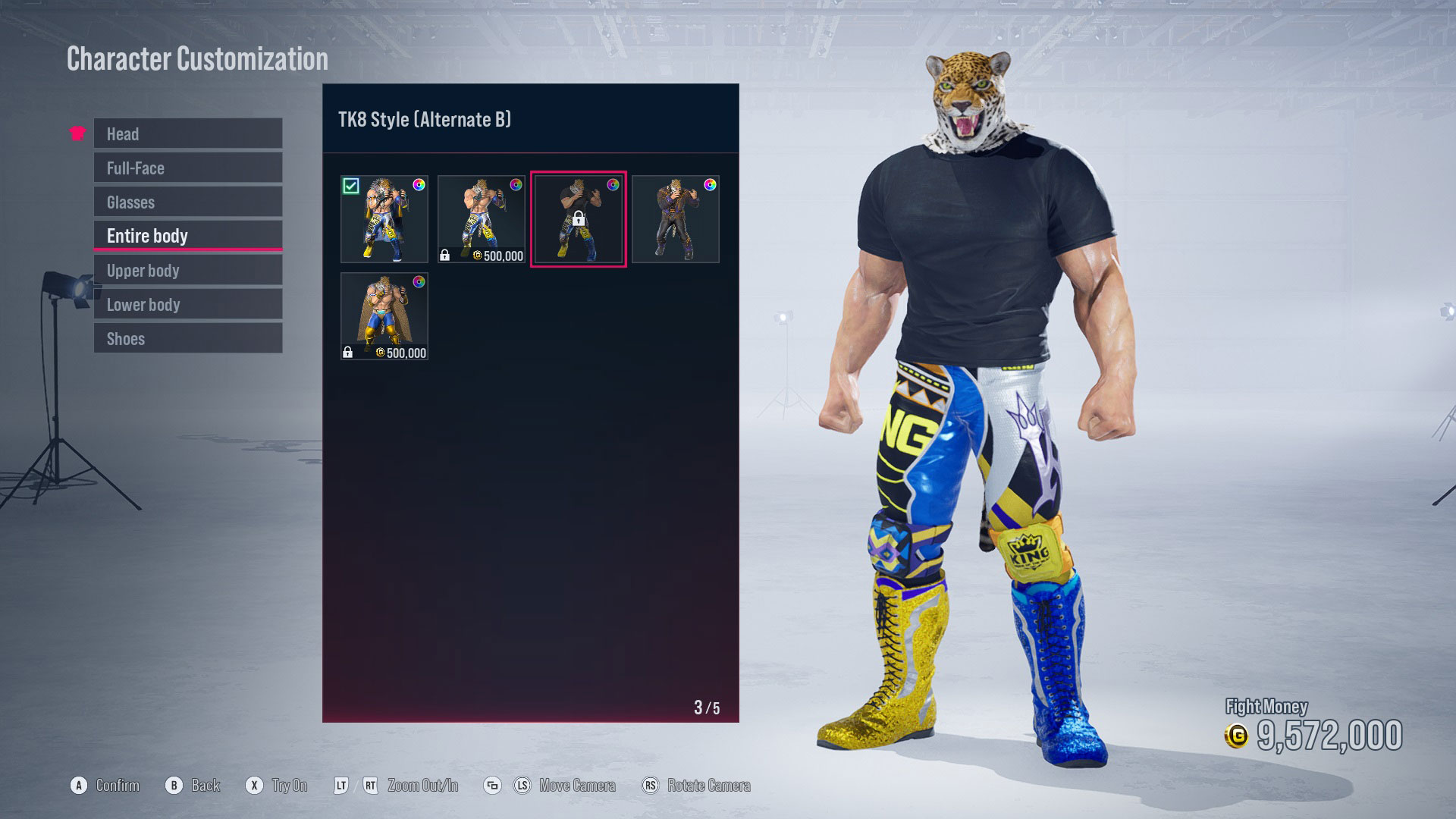Click the Try On option
This screenshot has height=819, width=1456.
279,786
